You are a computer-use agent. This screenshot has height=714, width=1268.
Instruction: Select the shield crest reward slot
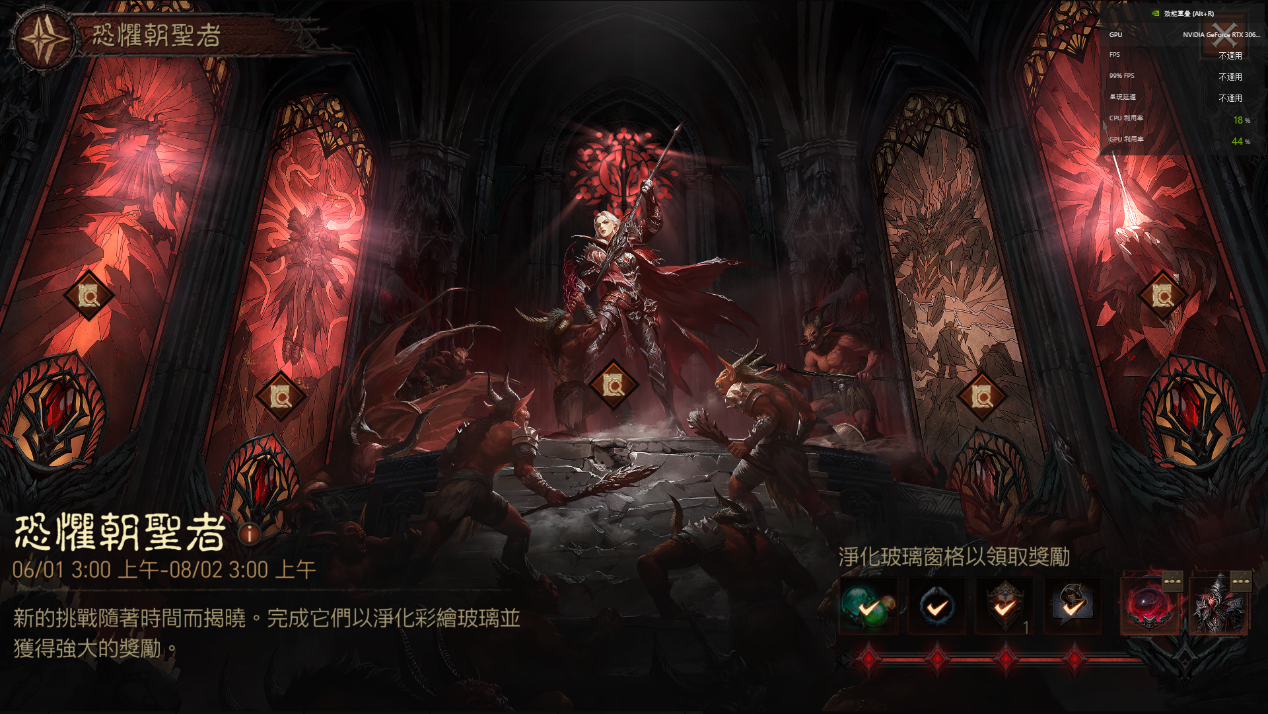coord(1005,606)
